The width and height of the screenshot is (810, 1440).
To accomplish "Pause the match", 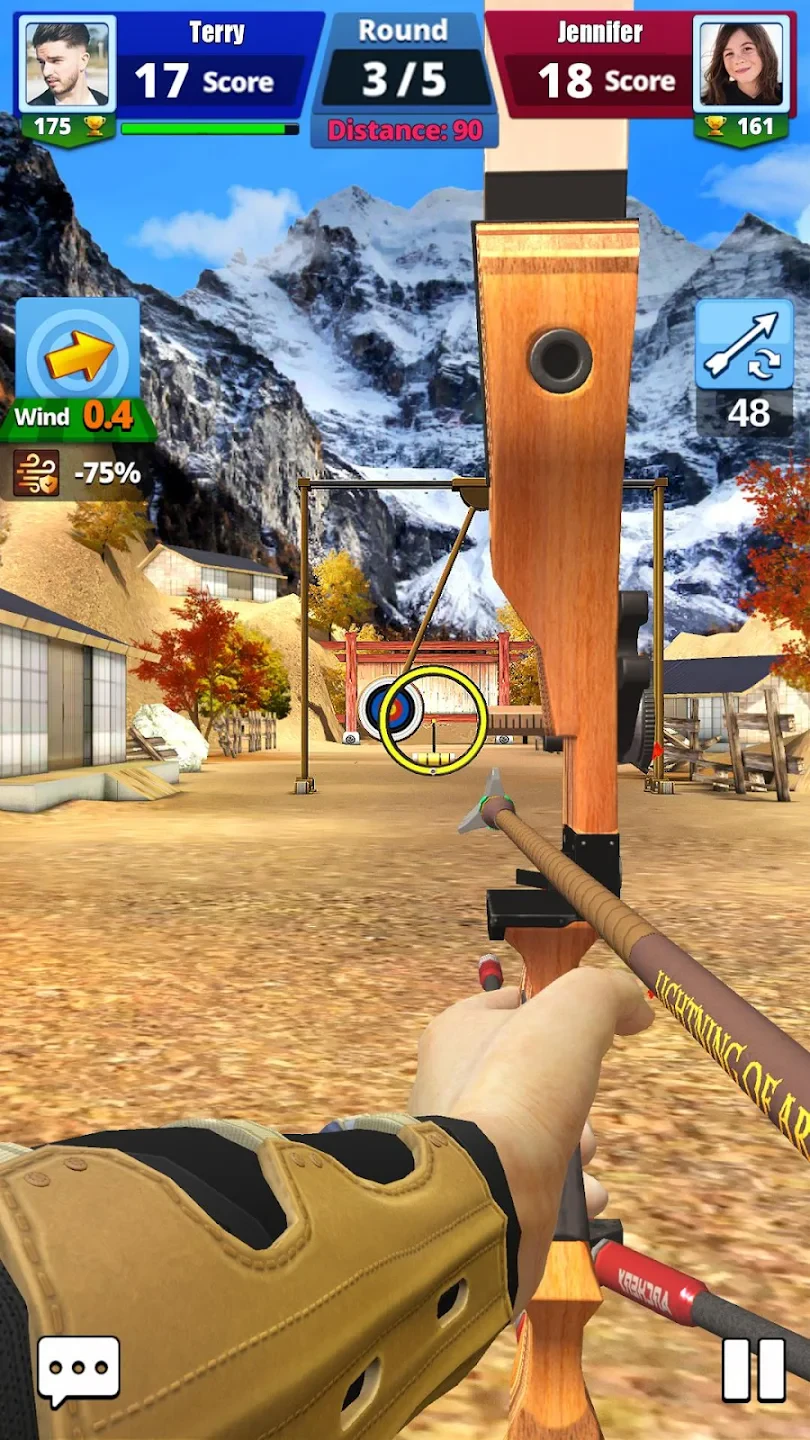I will [754, 1369].
